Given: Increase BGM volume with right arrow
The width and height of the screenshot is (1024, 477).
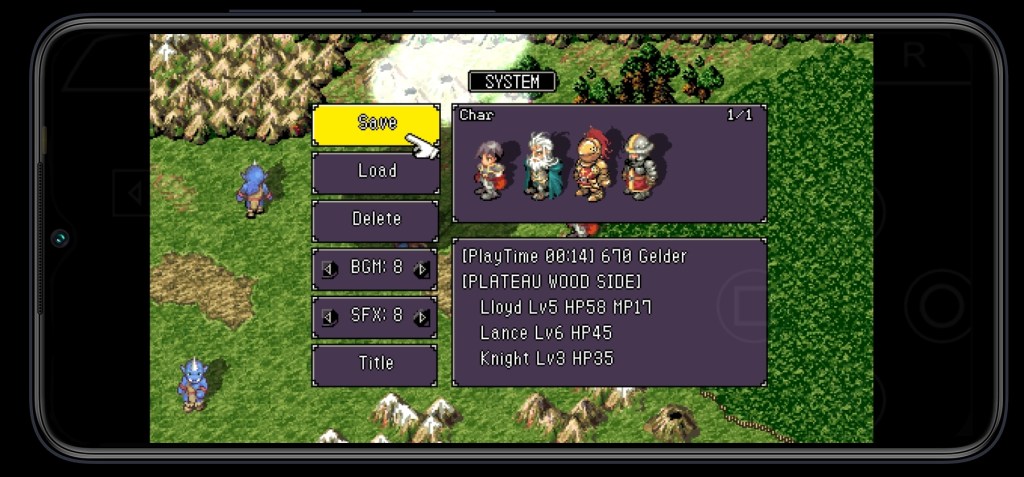Looking at the screenshot, I should click(422, 269).
